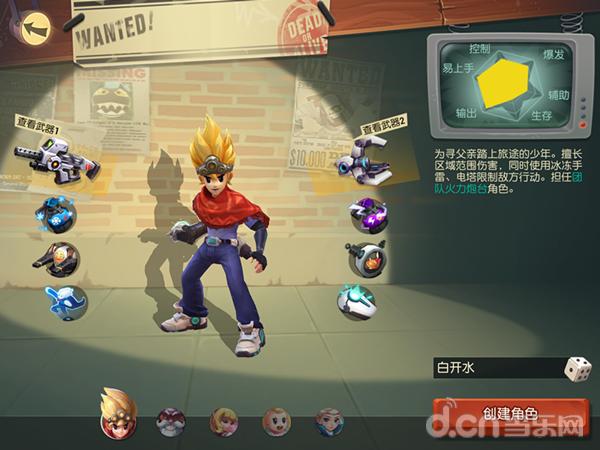Choose the blonde third character portrait

point(224,421)
